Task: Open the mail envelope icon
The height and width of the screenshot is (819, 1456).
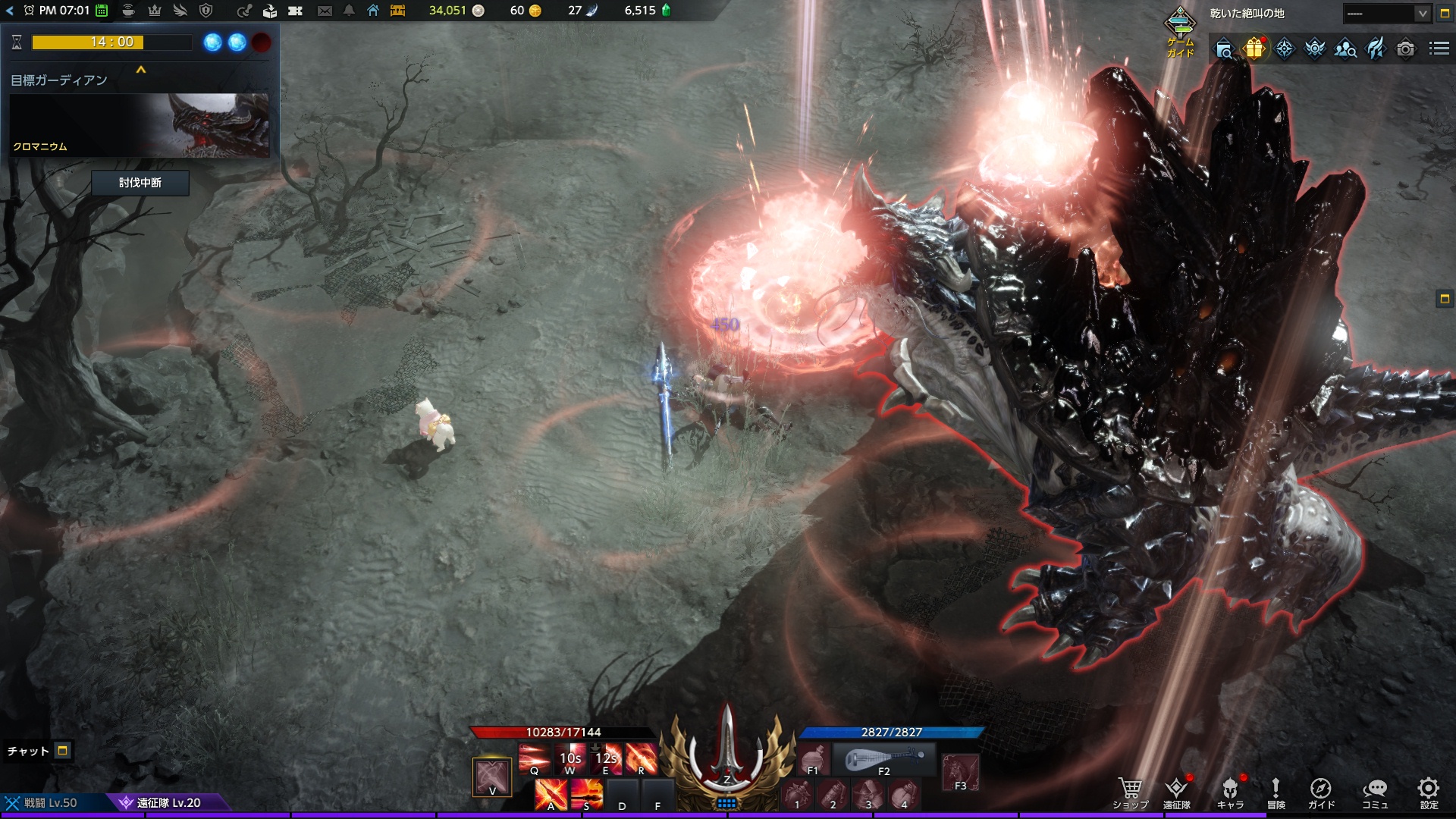Action: pos(325,11)
